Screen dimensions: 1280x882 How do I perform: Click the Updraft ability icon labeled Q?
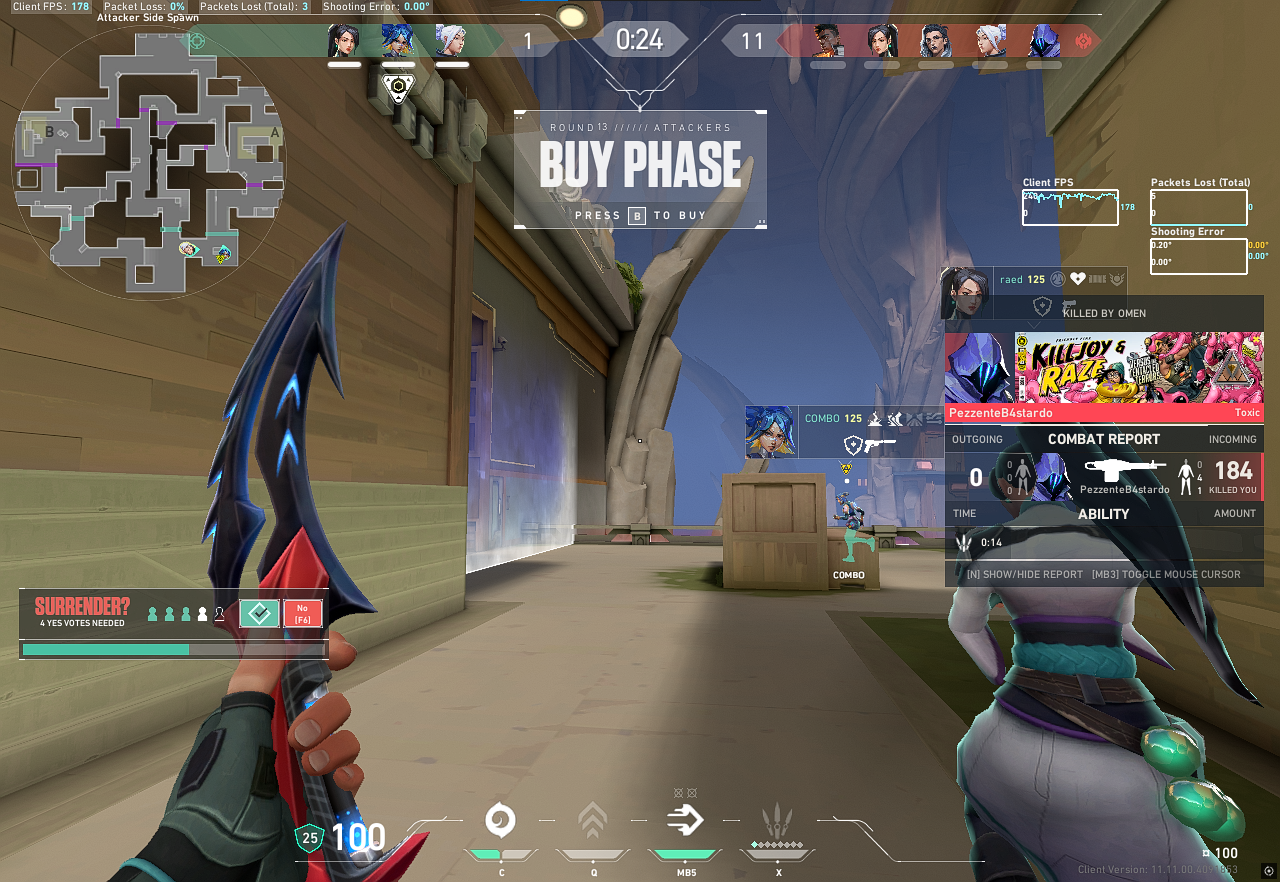click(593, 820)
